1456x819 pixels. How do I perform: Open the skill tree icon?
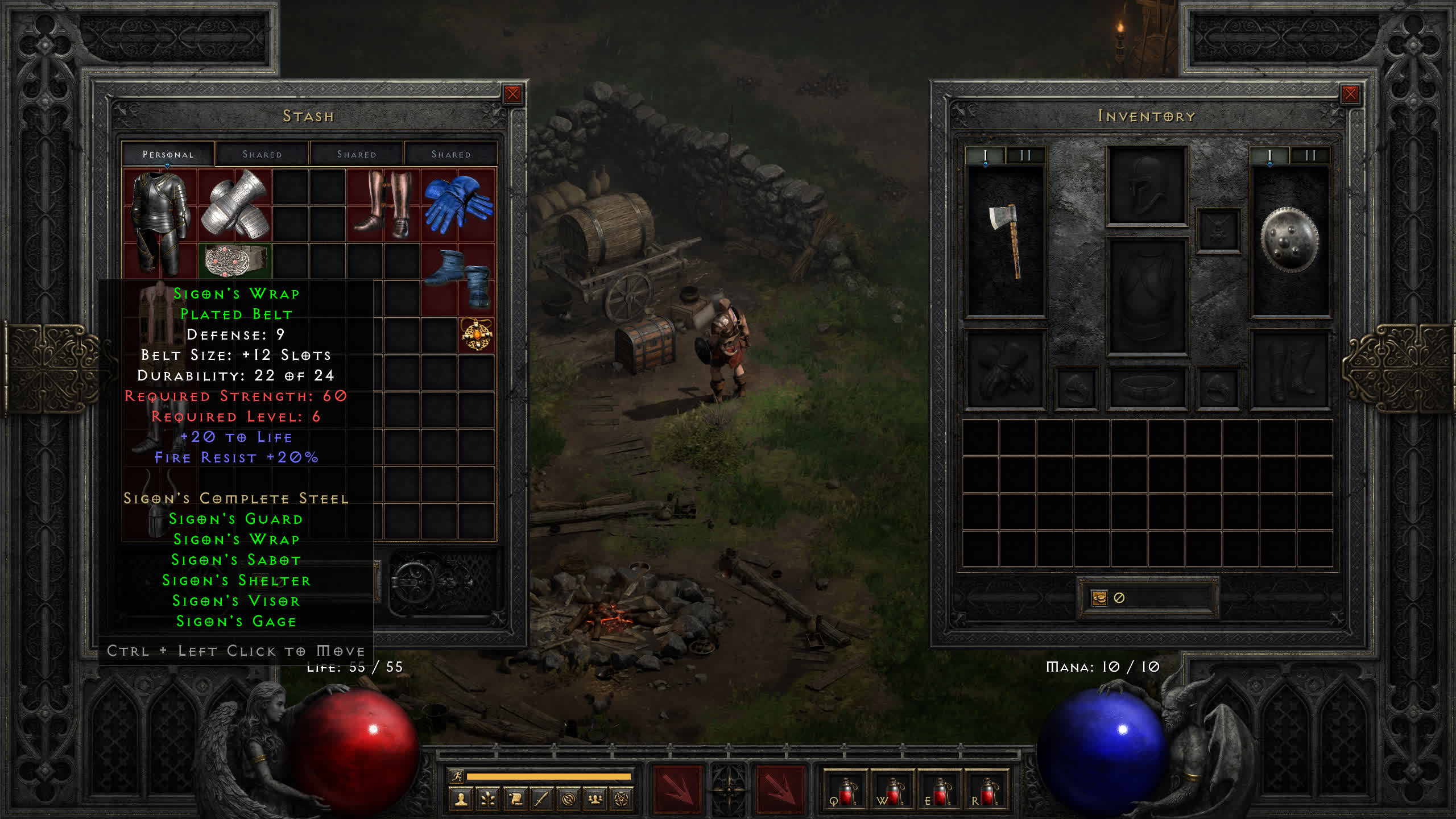click(488, 800)
